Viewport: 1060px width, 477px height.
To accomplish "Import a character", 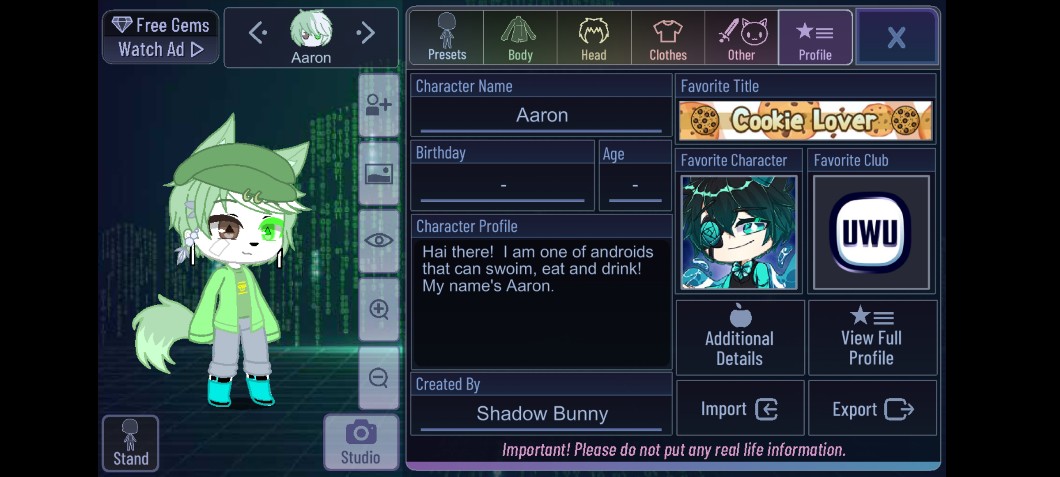I will click(740, 409).
